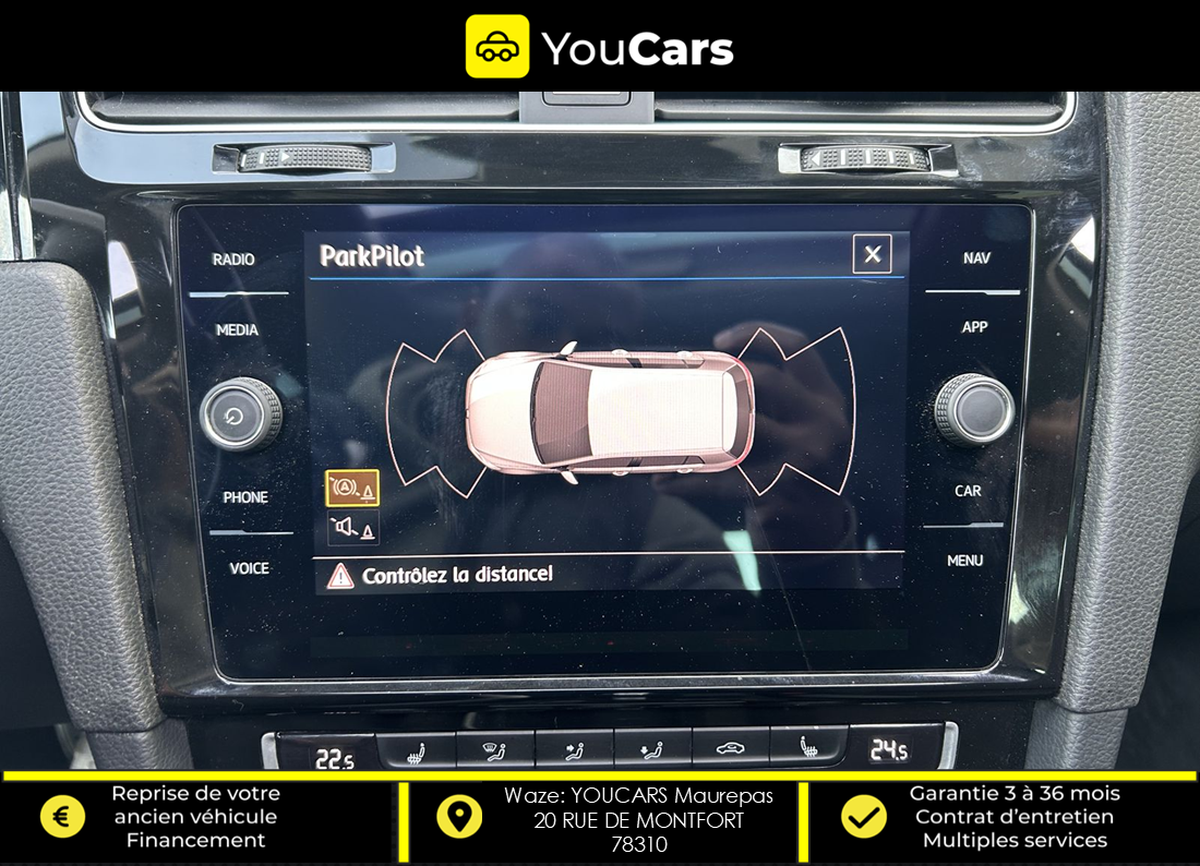Image resolution: width=1200 pixels, height=866 pixels.
Task: Launch the APP menu
Action: (x=975, y=327)
